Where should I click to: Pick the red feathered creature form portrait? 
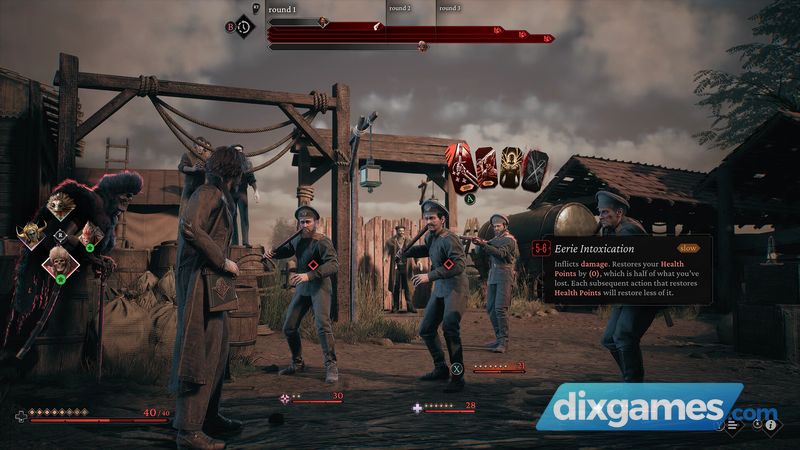click(91, 236)
